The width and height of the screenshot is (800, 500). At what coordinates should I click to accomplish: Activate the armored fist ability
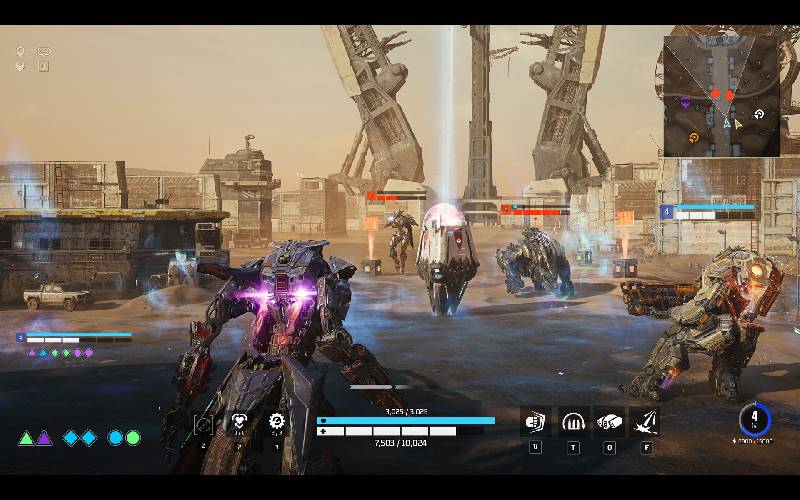536,421
